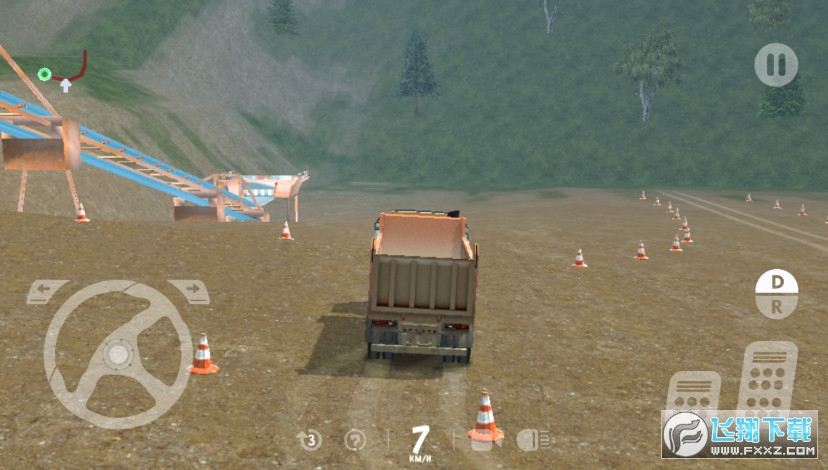This screenshot has height=470, width=828.
Task: Activate the left turn signal arrow
Action: tap(47, 292)
